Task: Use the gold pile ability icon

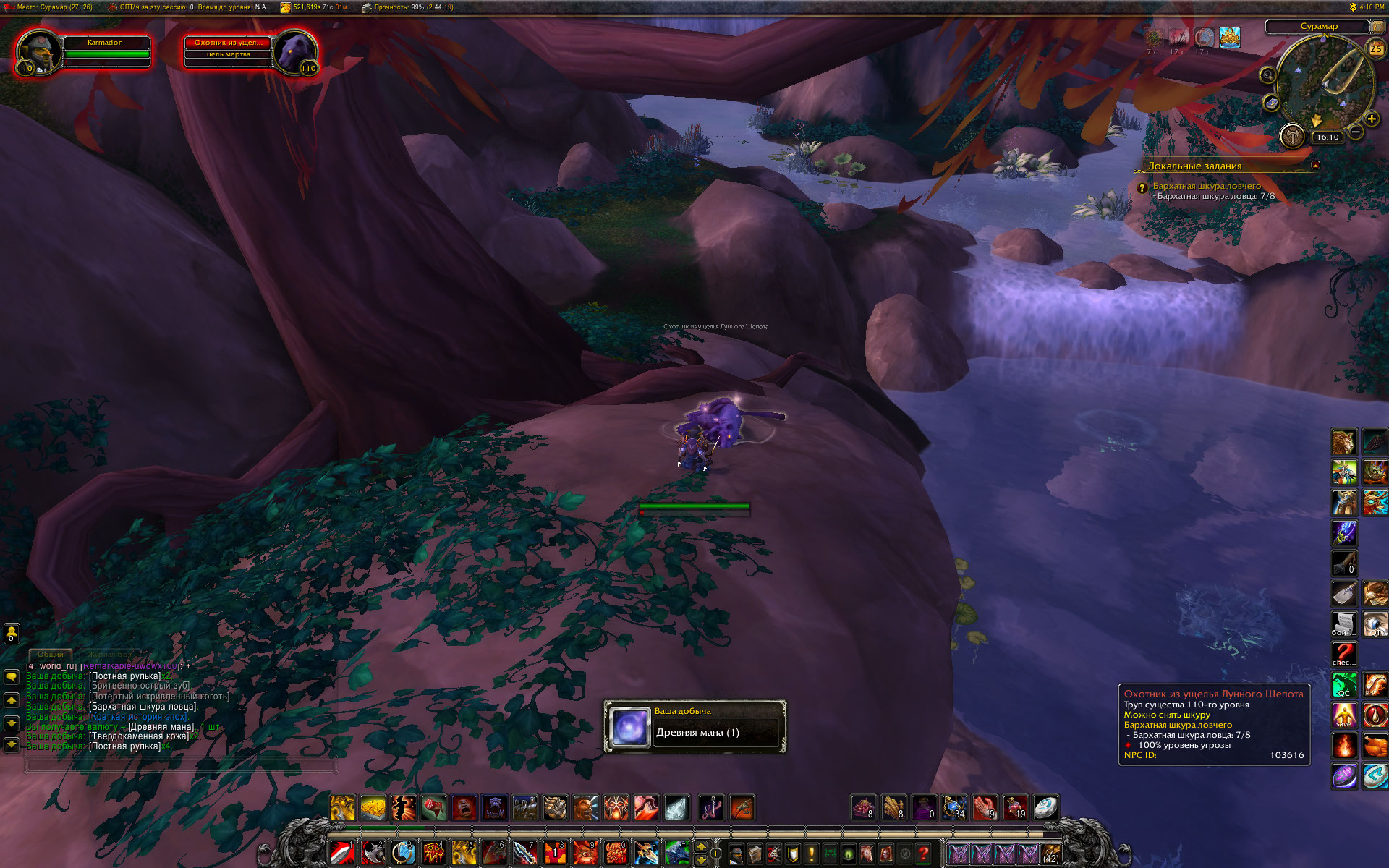Action: (x=373, y=807)
